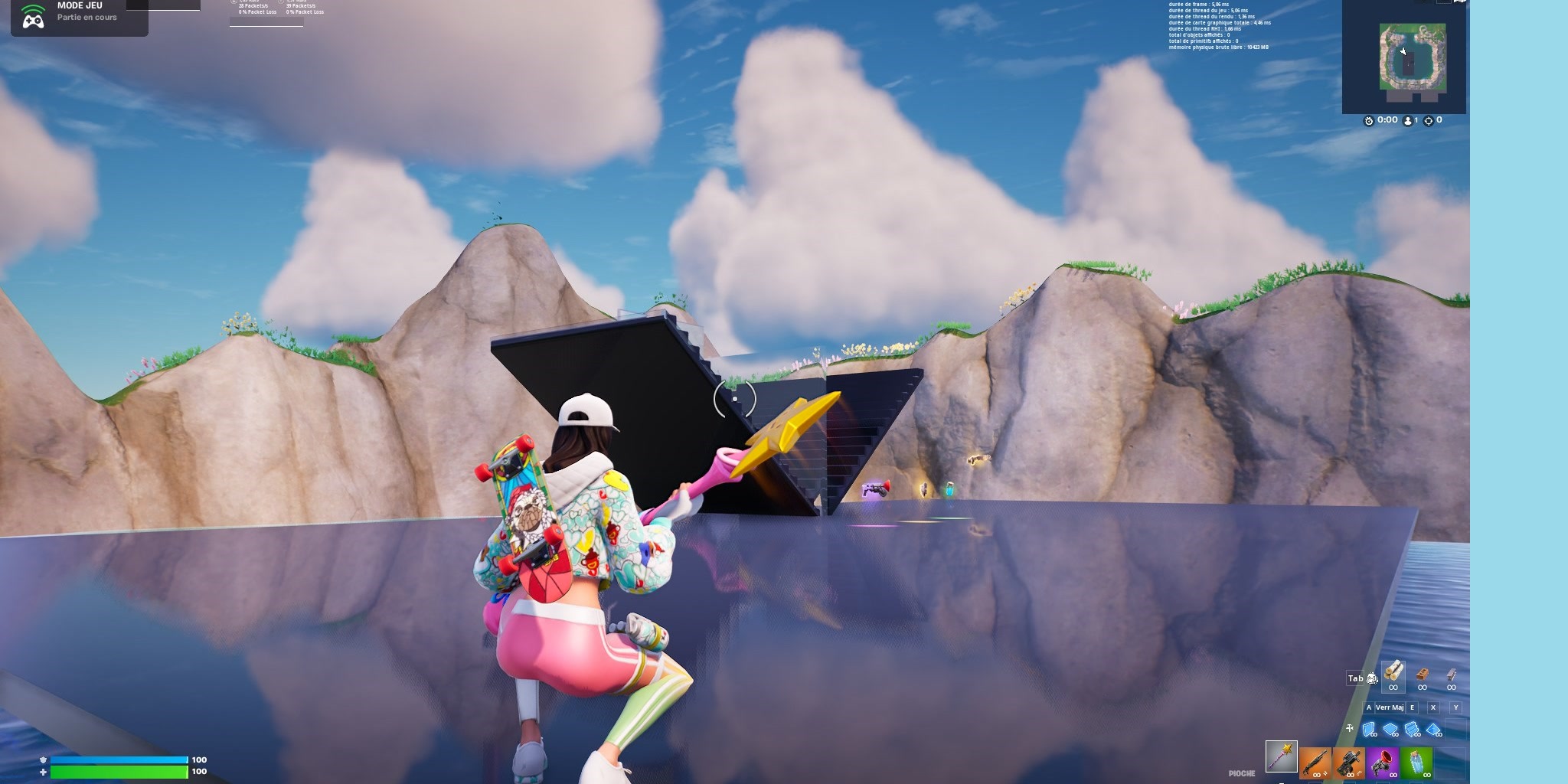Click the player count icon under the minimap
Image resolution: width=1568 pixels, height=784 pixels.
tap(1407, 121)
